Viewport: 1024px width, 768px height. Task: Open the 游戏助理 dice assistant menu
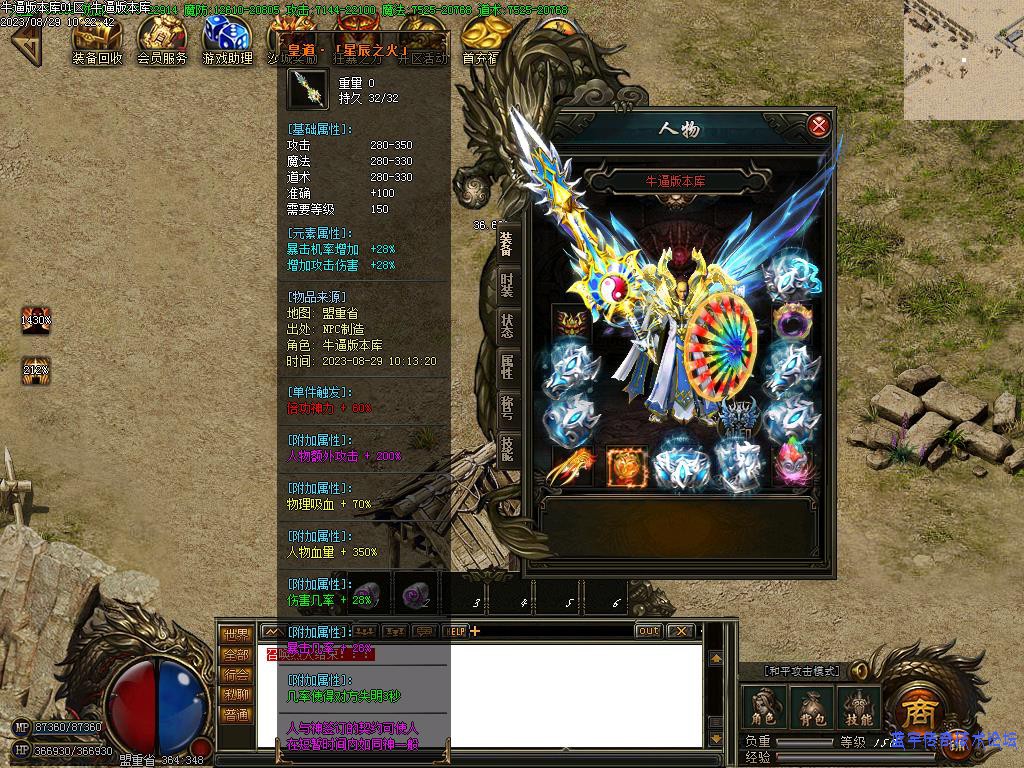(x=227, y=40)
